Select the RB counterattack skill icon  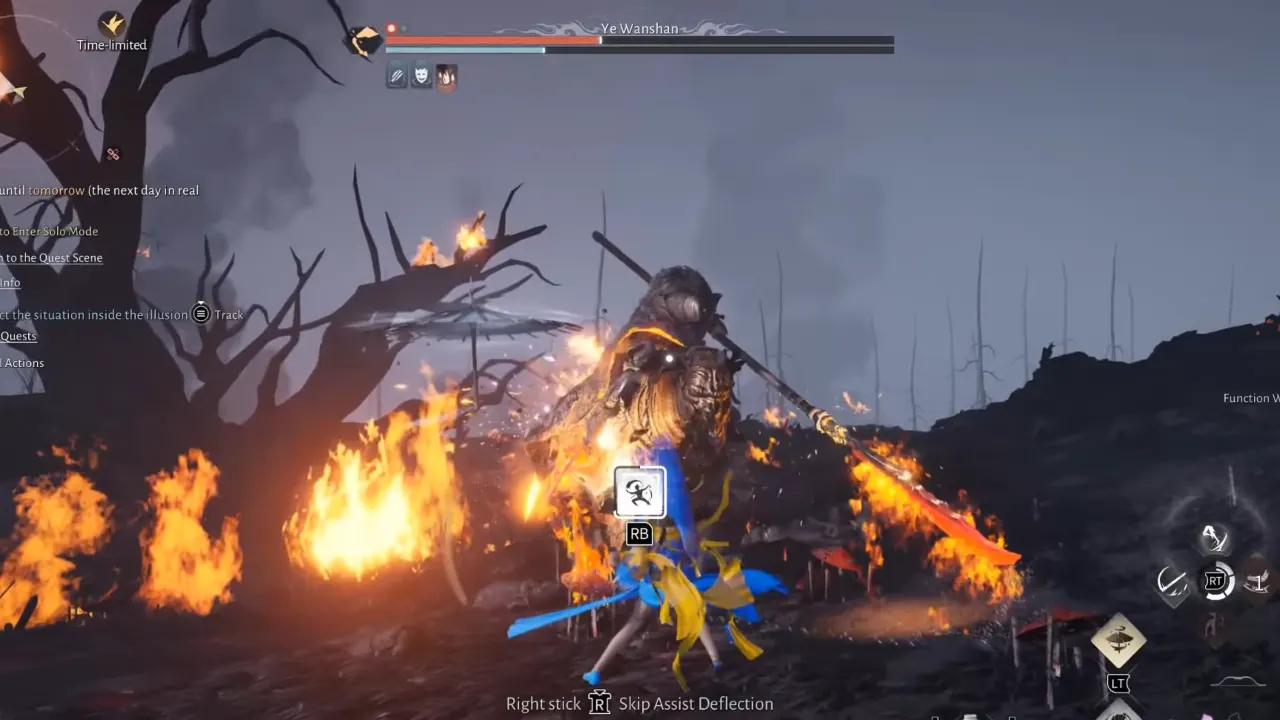click(639, 491)
